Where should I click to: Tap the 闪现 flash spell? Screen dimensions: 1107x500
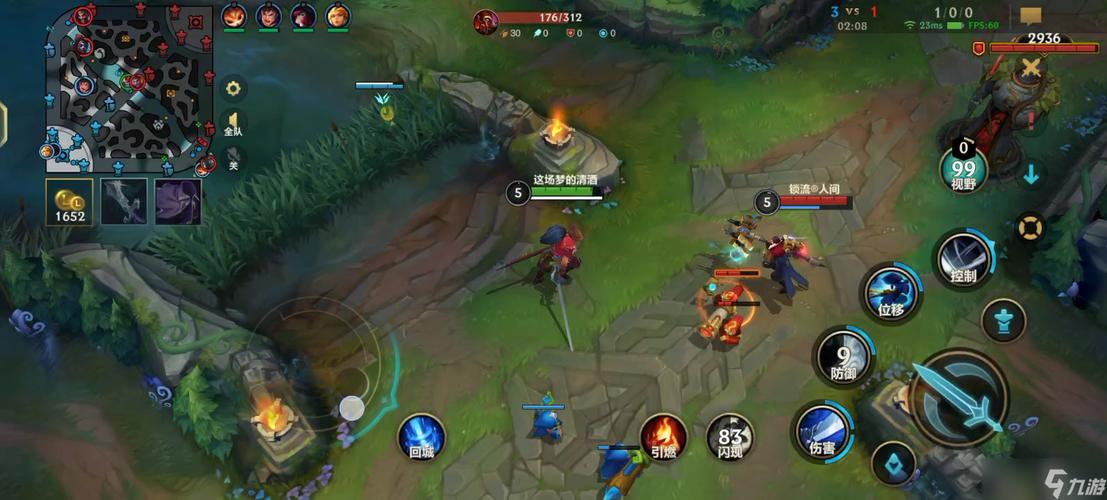click(x=730, y=437)
